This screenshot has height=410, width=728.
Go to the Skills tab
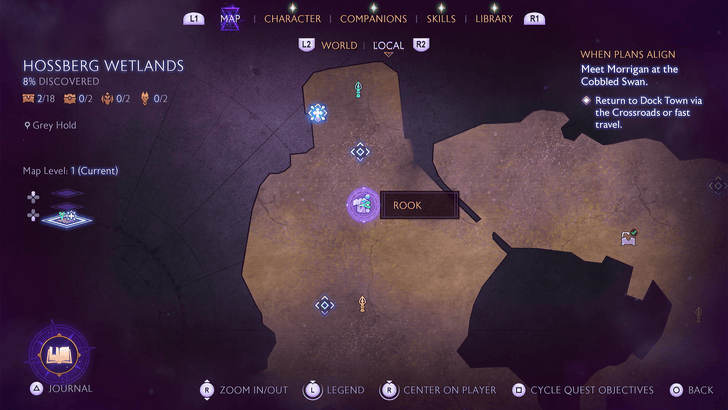click(x=441, y=19)
